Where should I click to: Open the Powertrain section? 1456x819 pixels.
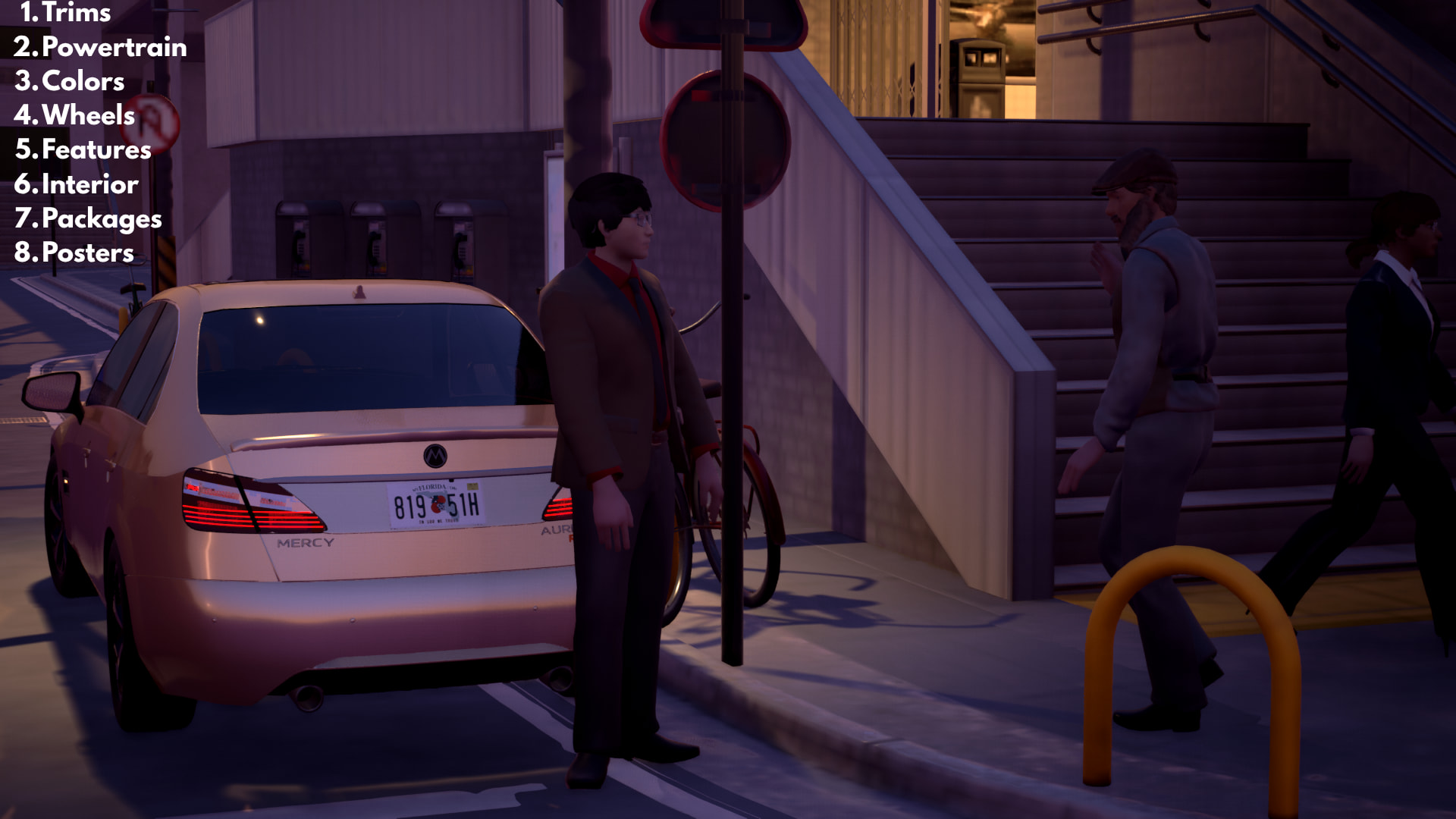(100, 47)
